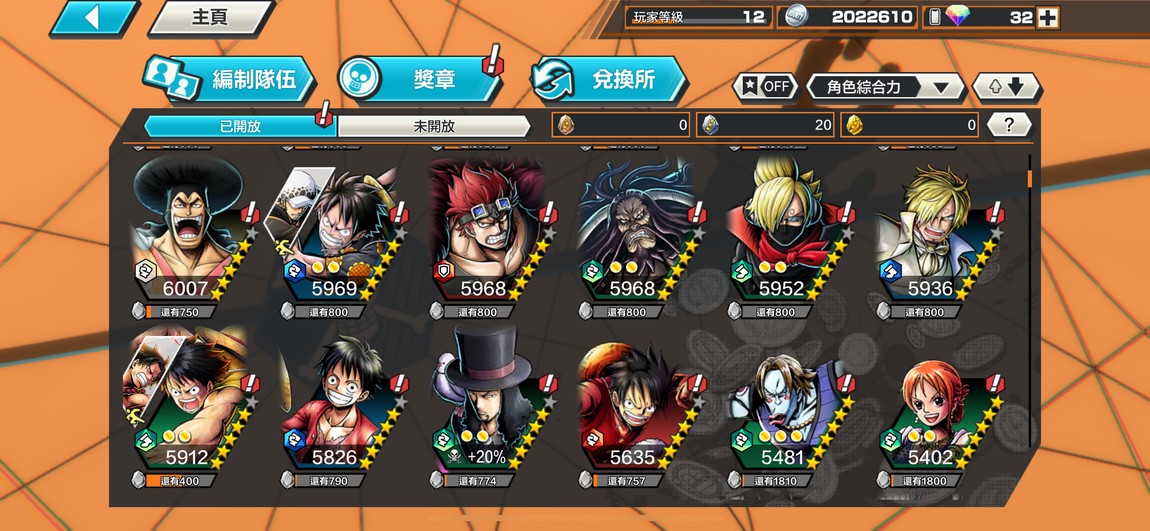Open 編制隊伍 team formation
Screen dimensions: 1150x531
click(x=230, y=80)
